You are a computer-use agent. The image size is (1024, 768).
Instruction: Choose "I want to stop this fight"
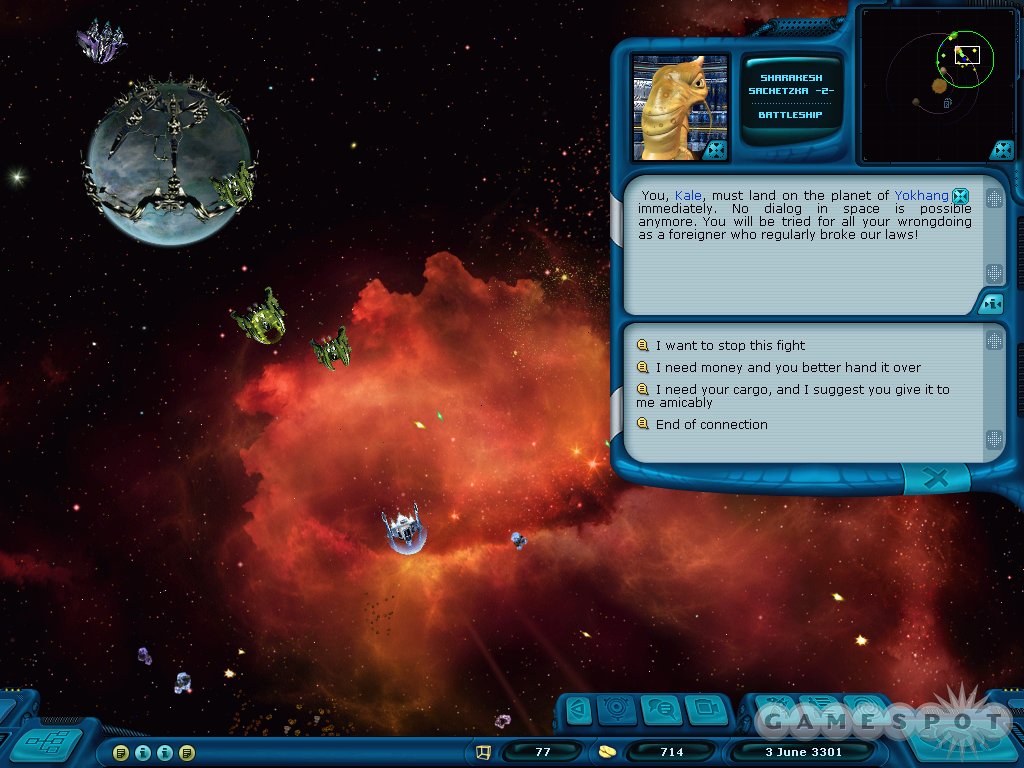[730, 346]
